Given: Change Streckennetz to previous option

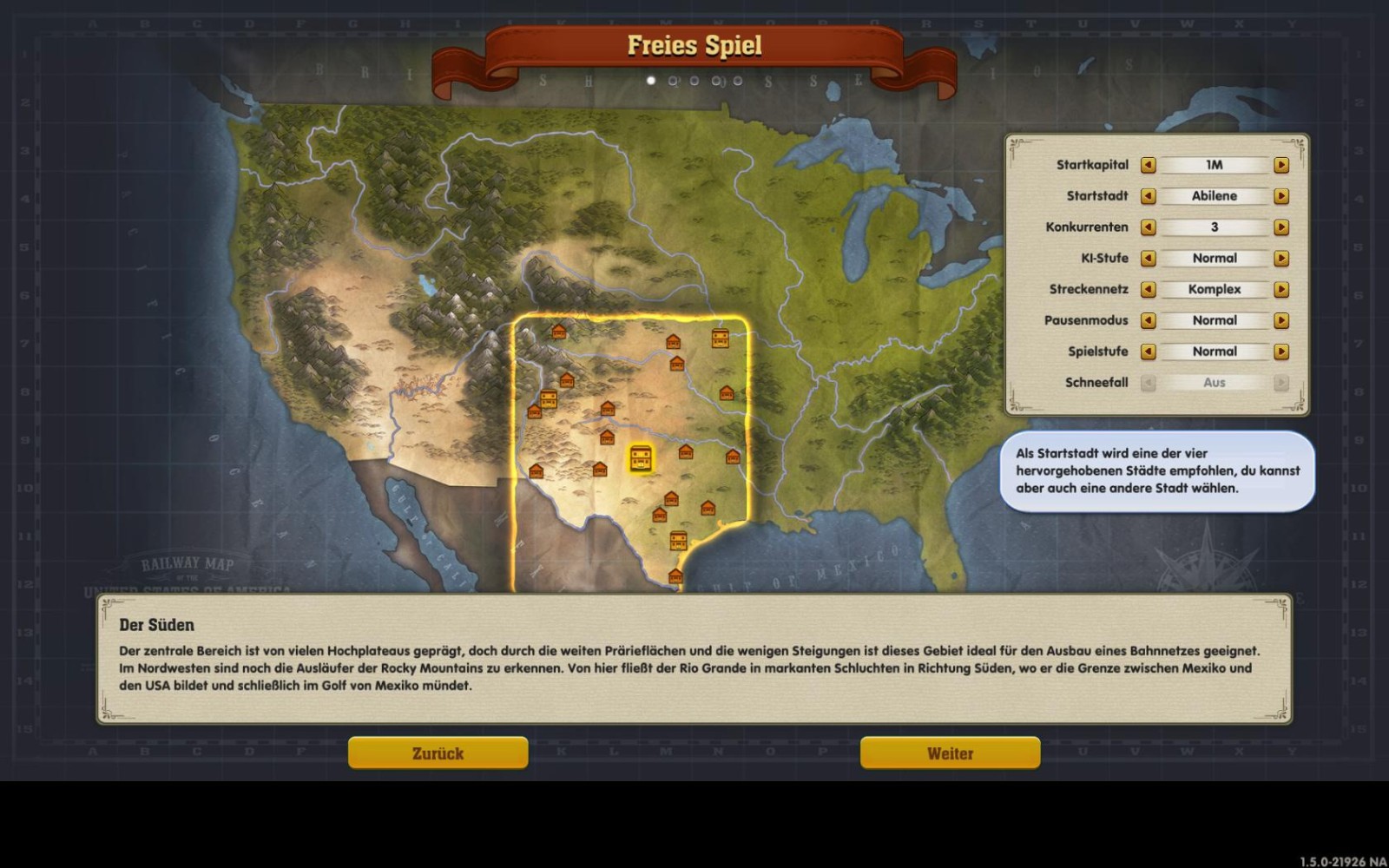Looking at the screenshot, I should click(x=1148, y=290).
